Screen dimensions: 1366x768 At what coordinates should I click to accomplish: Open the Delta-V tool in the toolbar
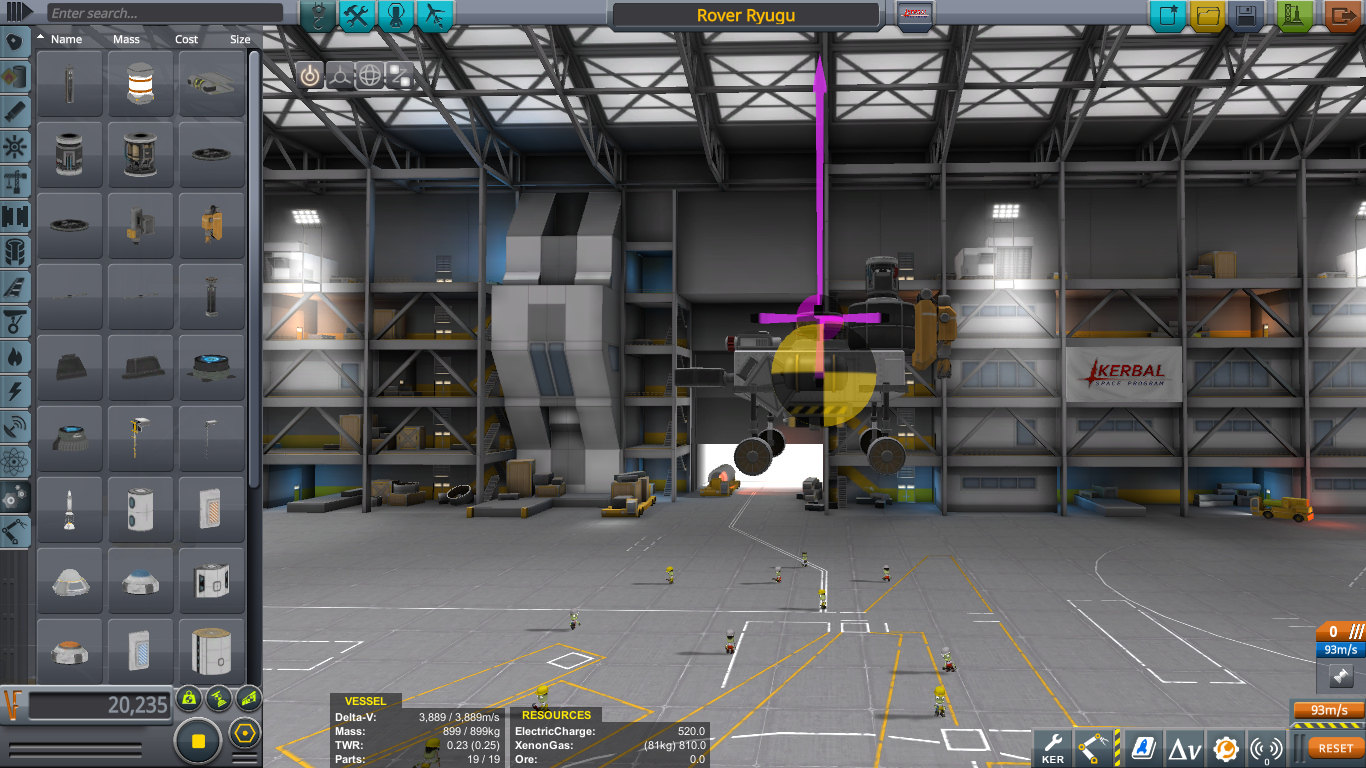coord(1185,747)
